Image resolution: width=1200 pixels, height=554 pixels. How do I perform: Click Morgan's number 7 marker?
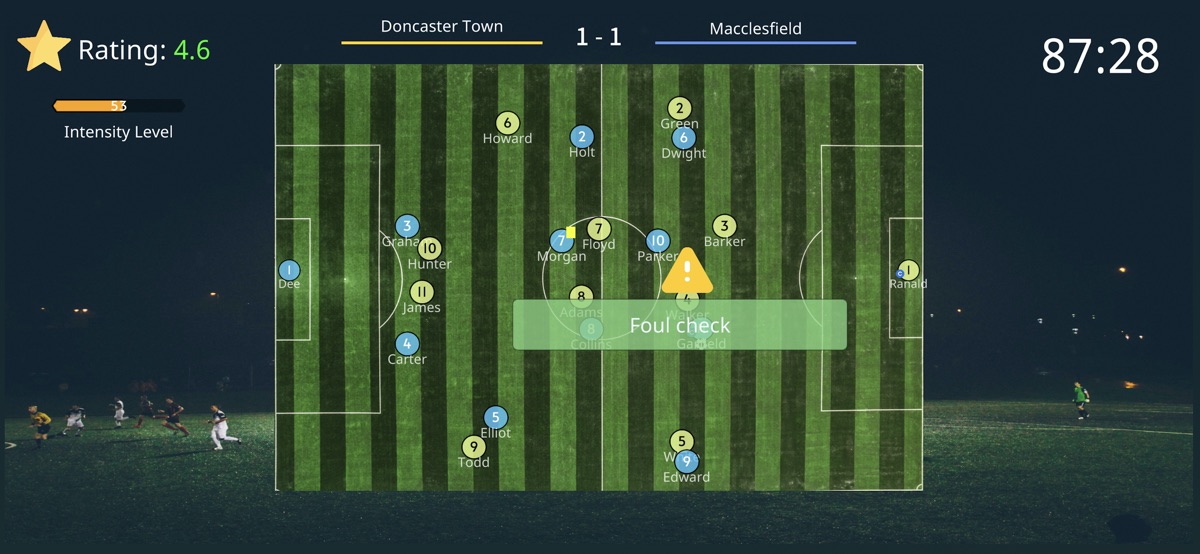[560, 241]
